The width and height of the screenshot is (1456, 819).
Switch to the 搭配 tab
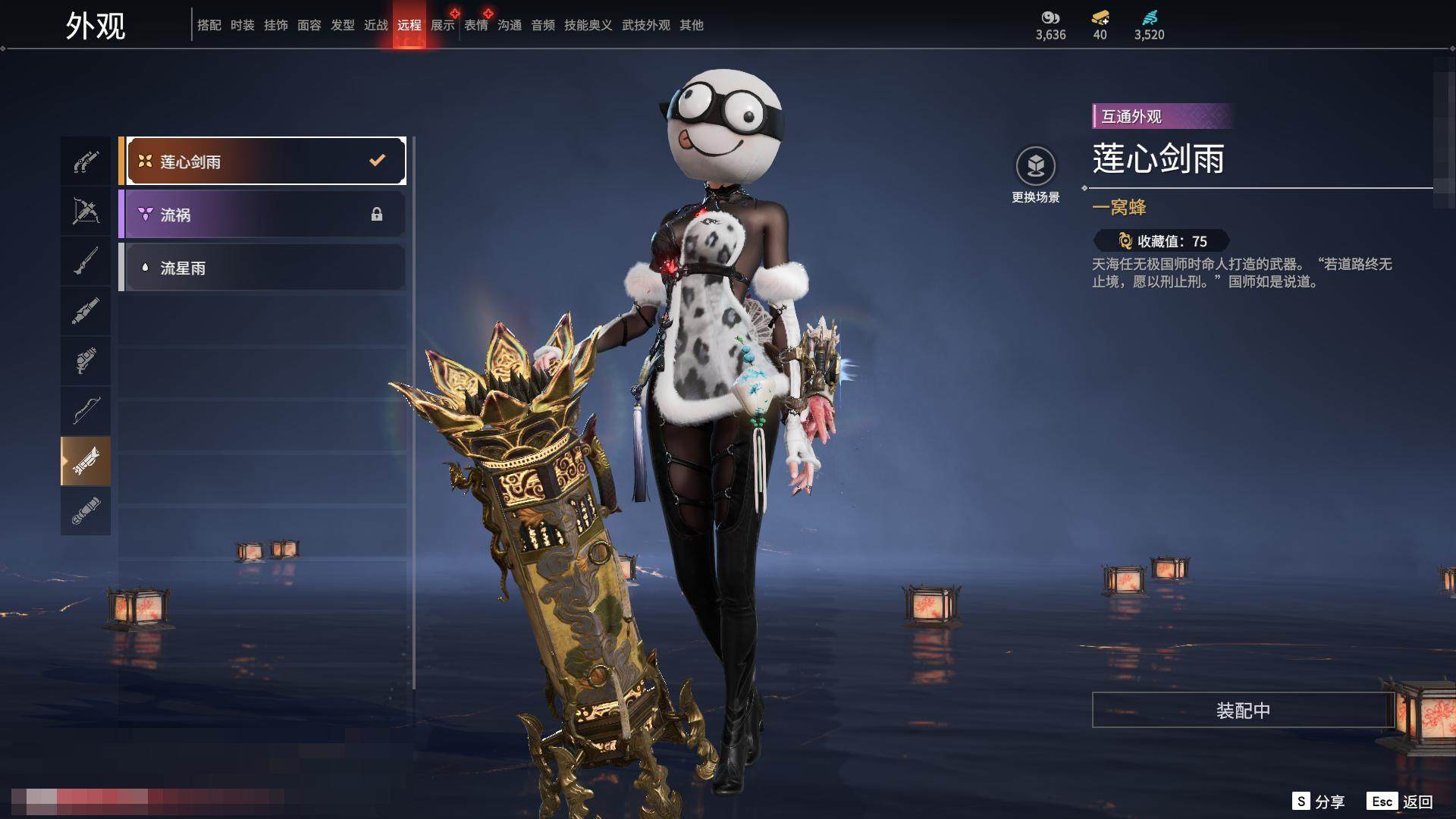click(x=209, y=25)
